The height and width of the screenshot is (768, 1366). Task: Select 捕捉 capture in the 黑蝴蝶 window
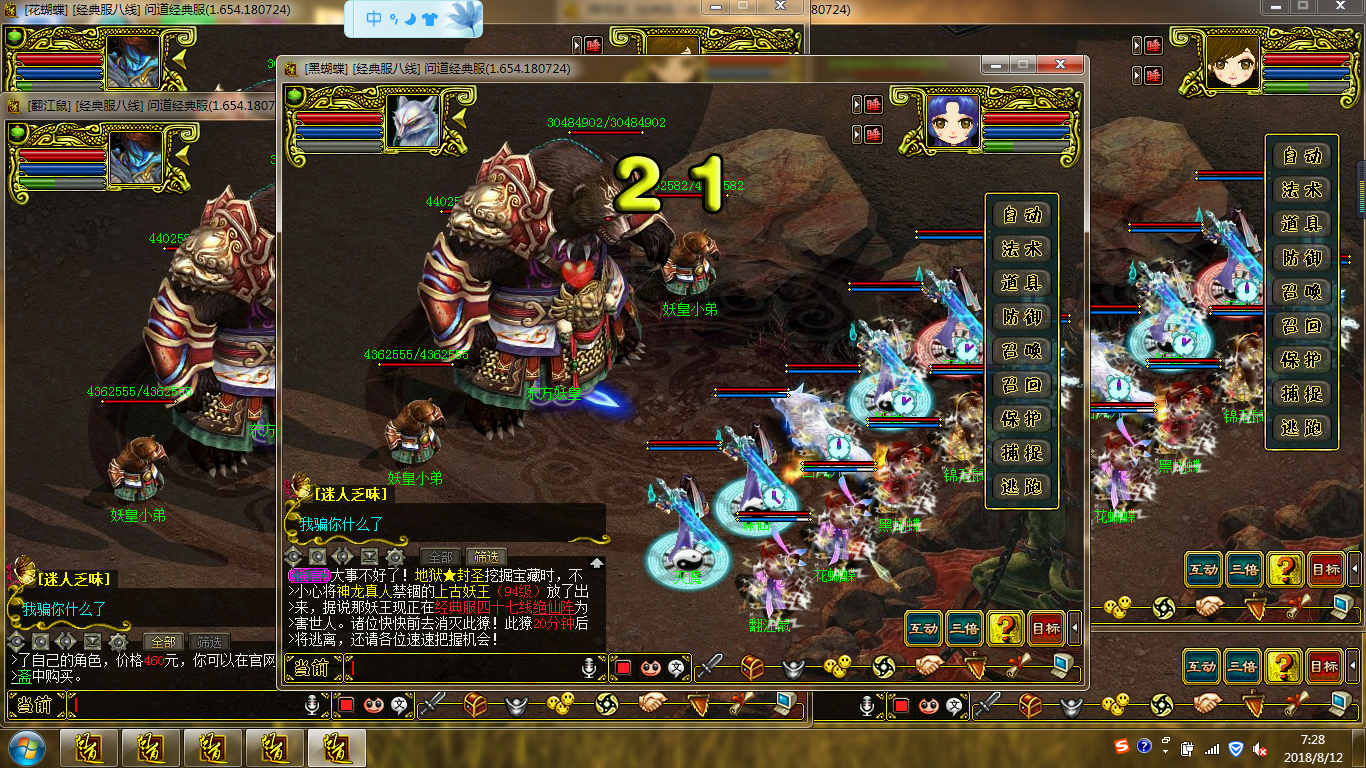coord(1022,453)
